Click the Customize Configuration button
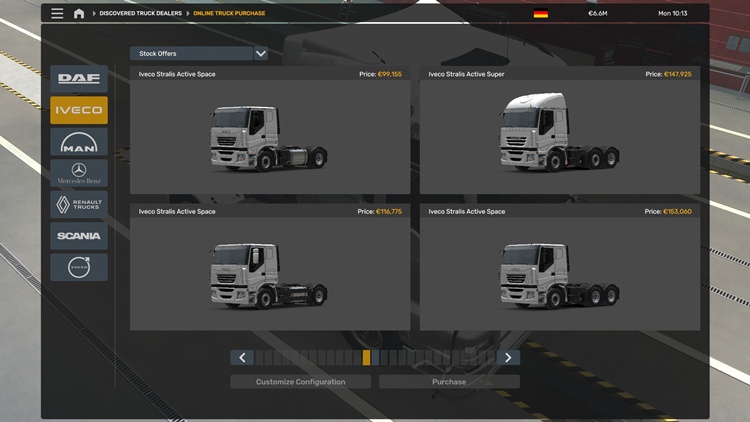The height and width of the screenshot is (422, 750). pos(300,382)
